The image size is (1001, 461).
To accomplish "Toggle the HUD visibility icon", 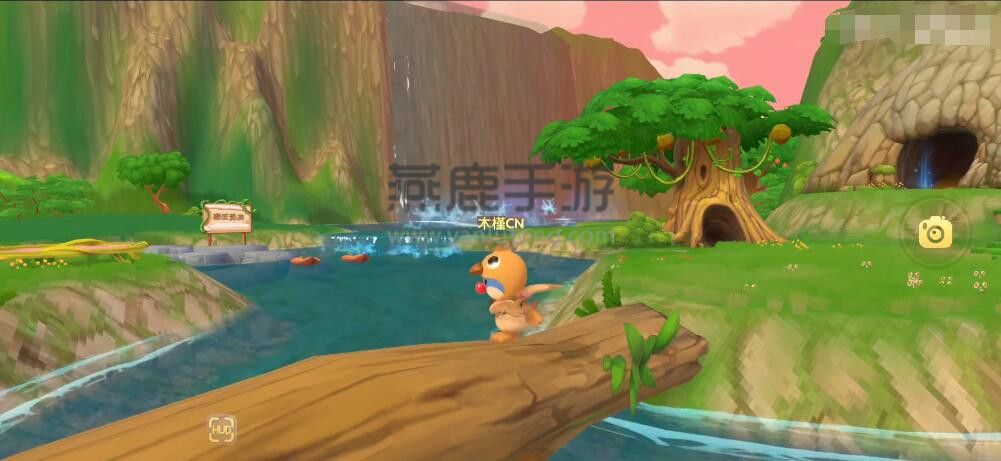I will point(222,429).
